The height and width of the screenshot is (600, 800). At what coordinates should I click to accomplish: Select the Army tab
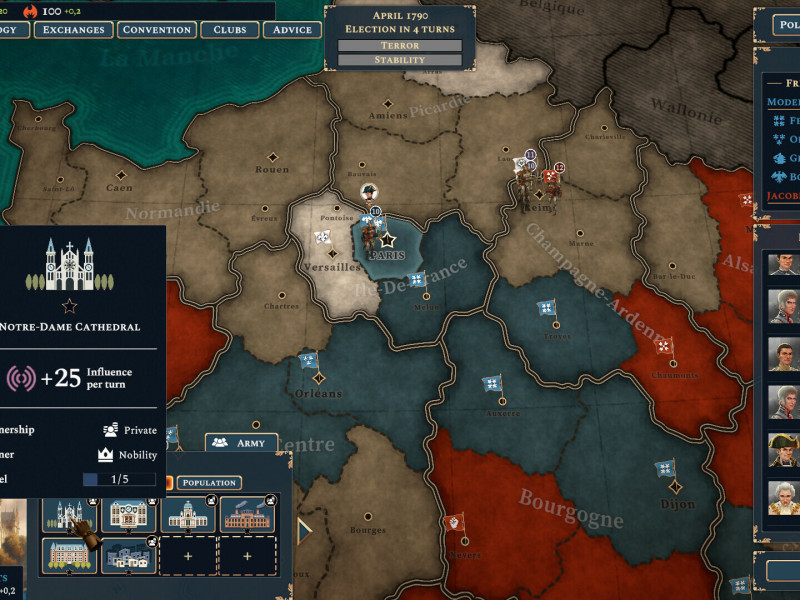(241, 442)
